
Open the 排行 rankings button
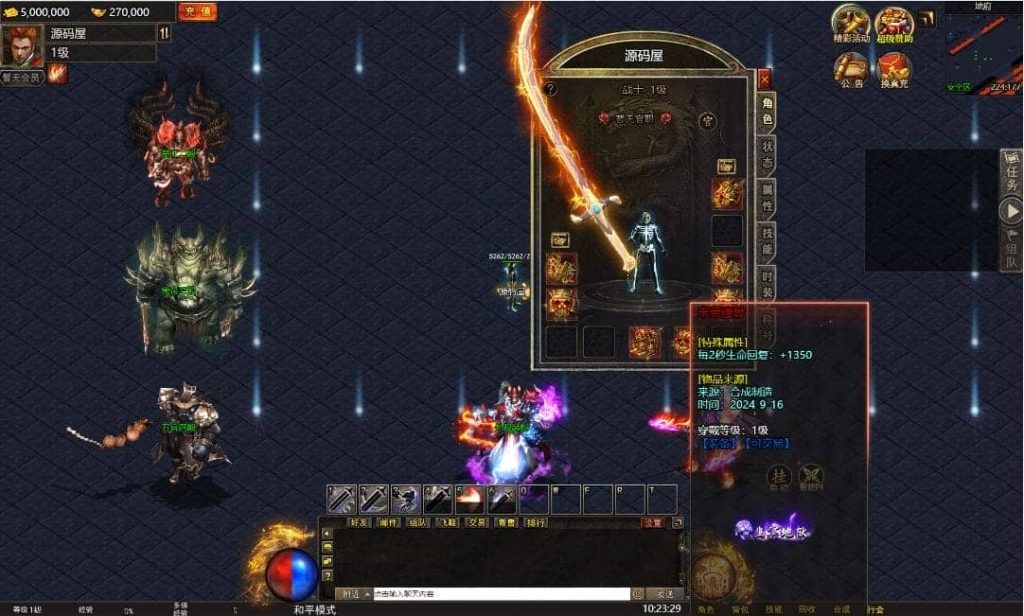click(536, 522)
